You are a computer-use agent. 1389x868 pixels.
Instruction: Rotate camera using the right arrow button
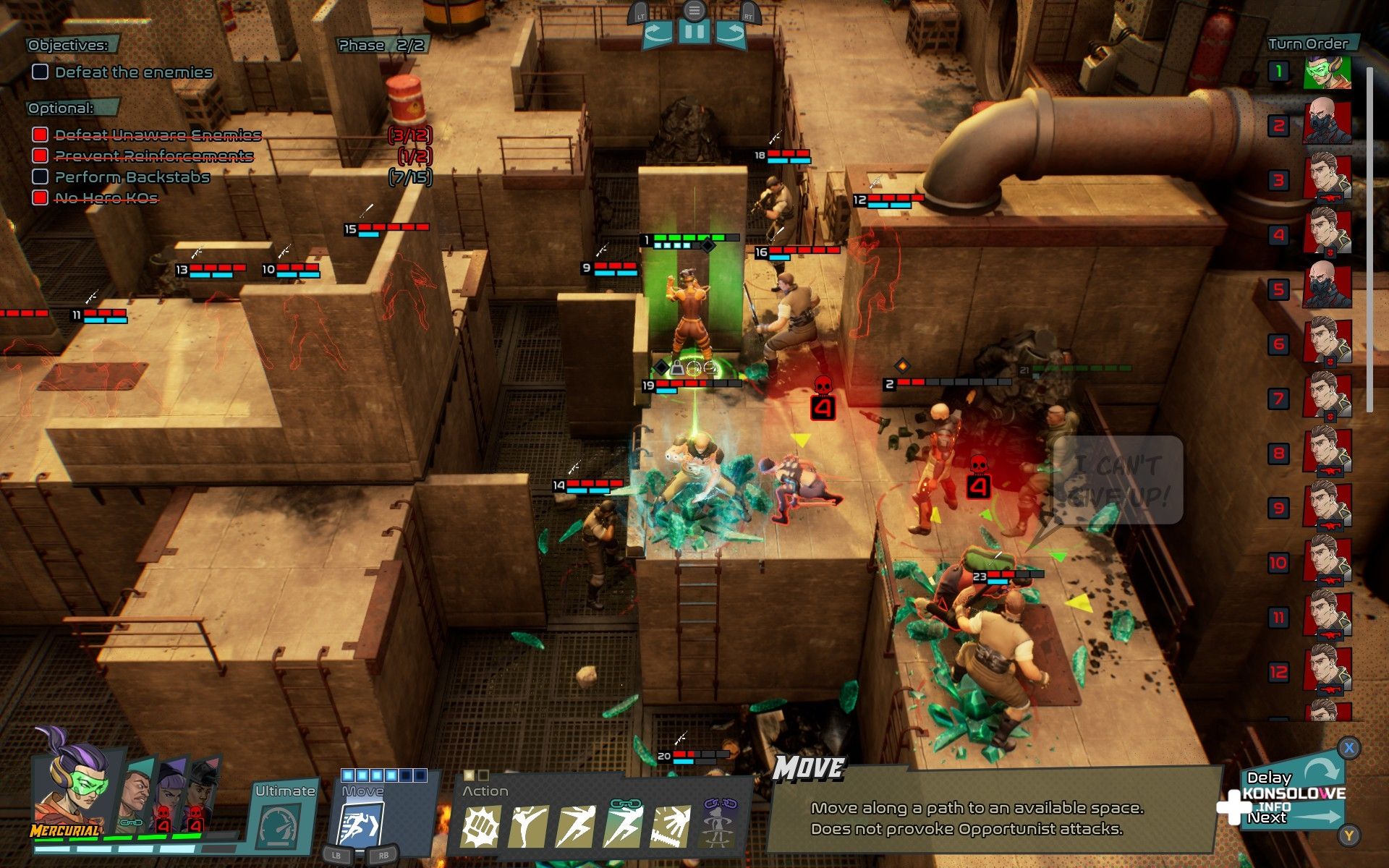[x=730, y=34]
